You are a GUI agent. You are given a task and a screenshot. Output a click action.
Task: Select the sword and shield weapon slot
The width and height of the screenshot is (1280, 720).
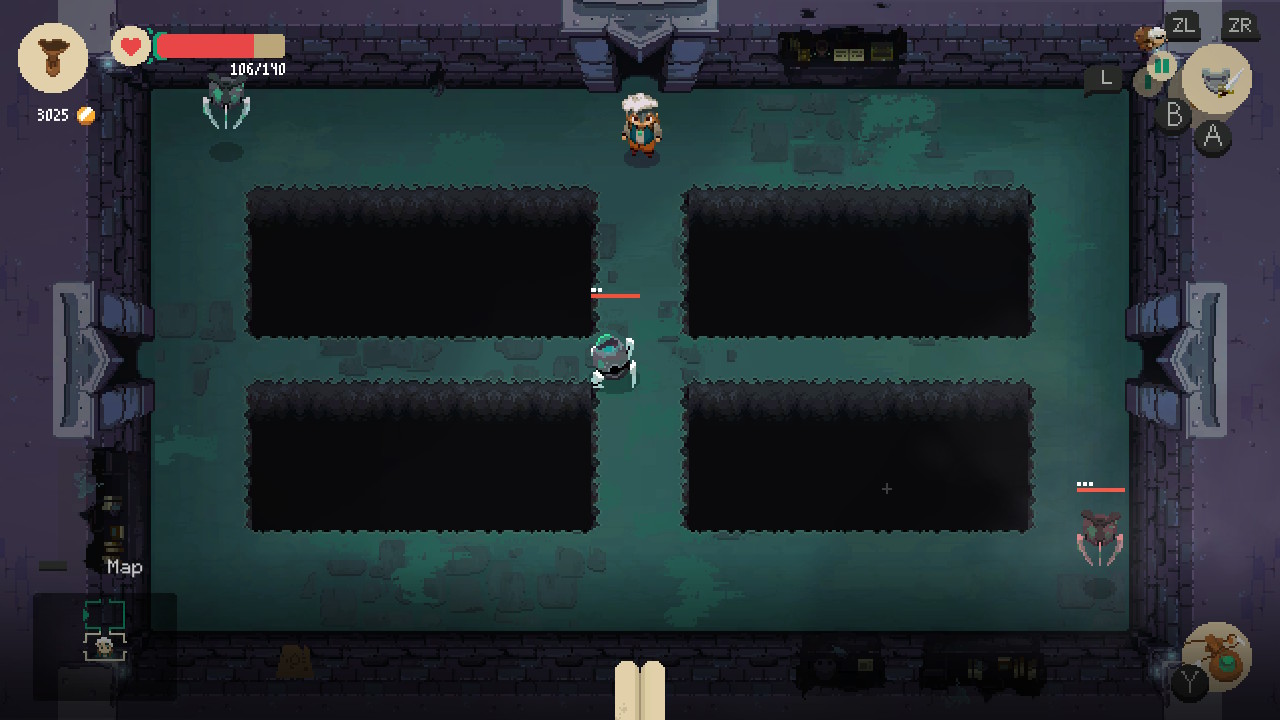point(1217,79)
